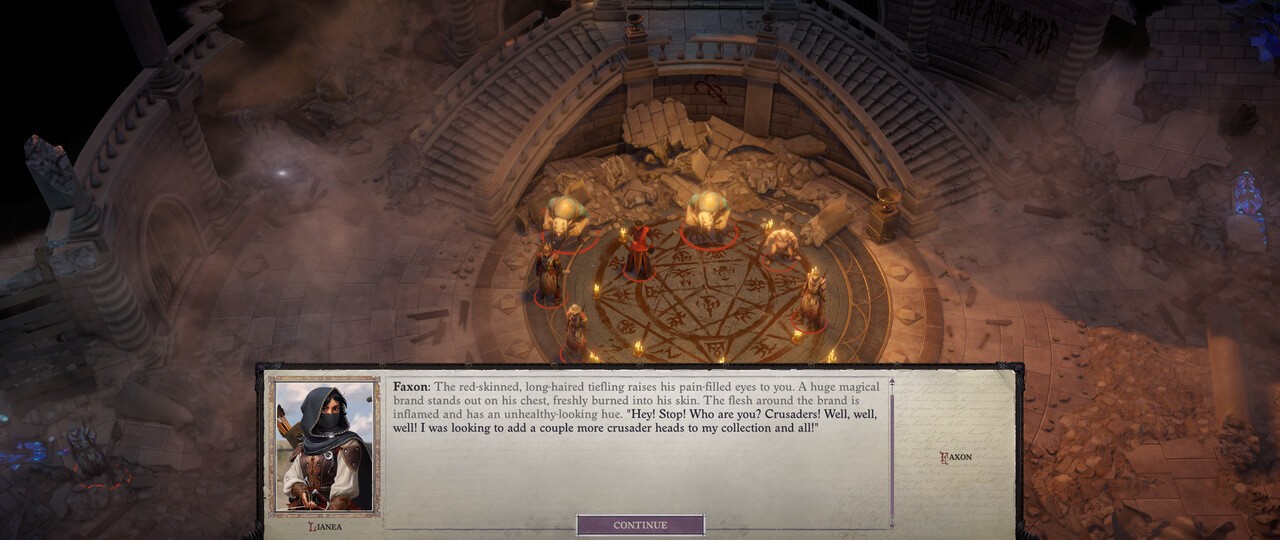Screen dimensions: 1280x540
Task: Click Lianea's character portrait
Action: click(x=324, y=446)
